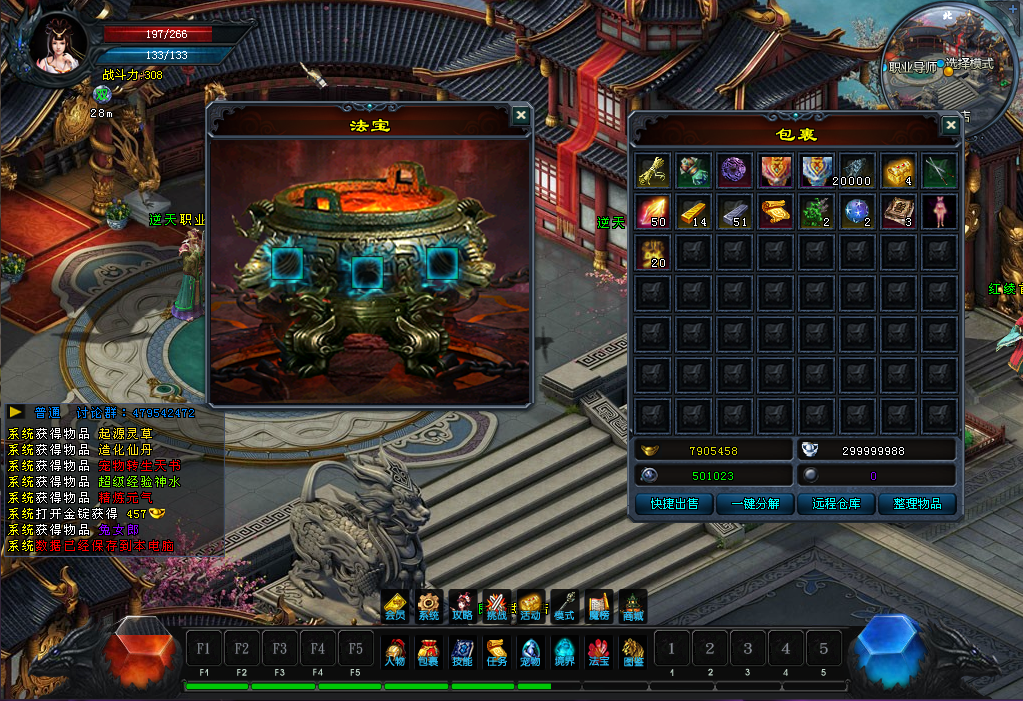Click the 一键分解 one-click decompose button

[755, 503]
